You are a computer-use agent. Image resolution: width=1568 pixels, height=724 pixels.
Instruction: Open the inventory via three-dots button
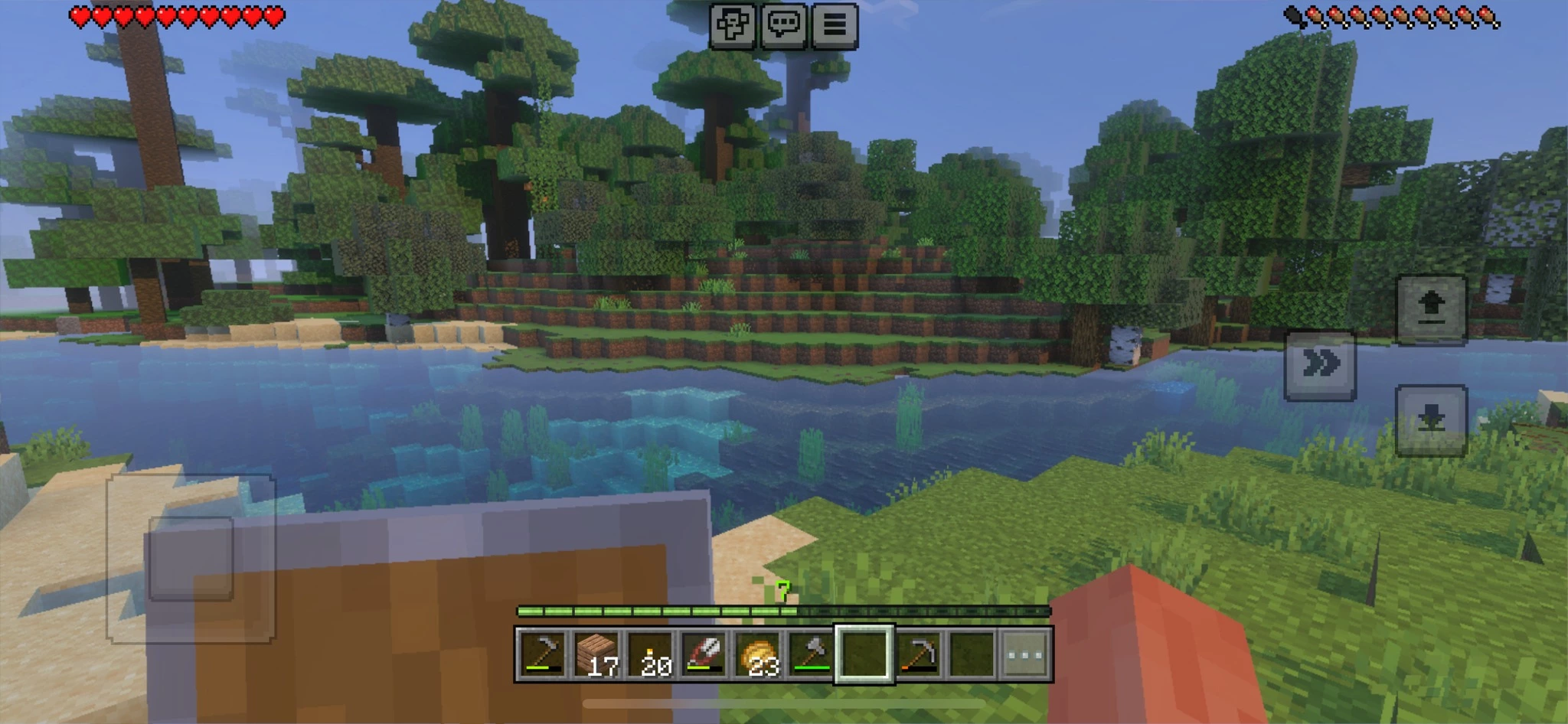pos(1025,654)
